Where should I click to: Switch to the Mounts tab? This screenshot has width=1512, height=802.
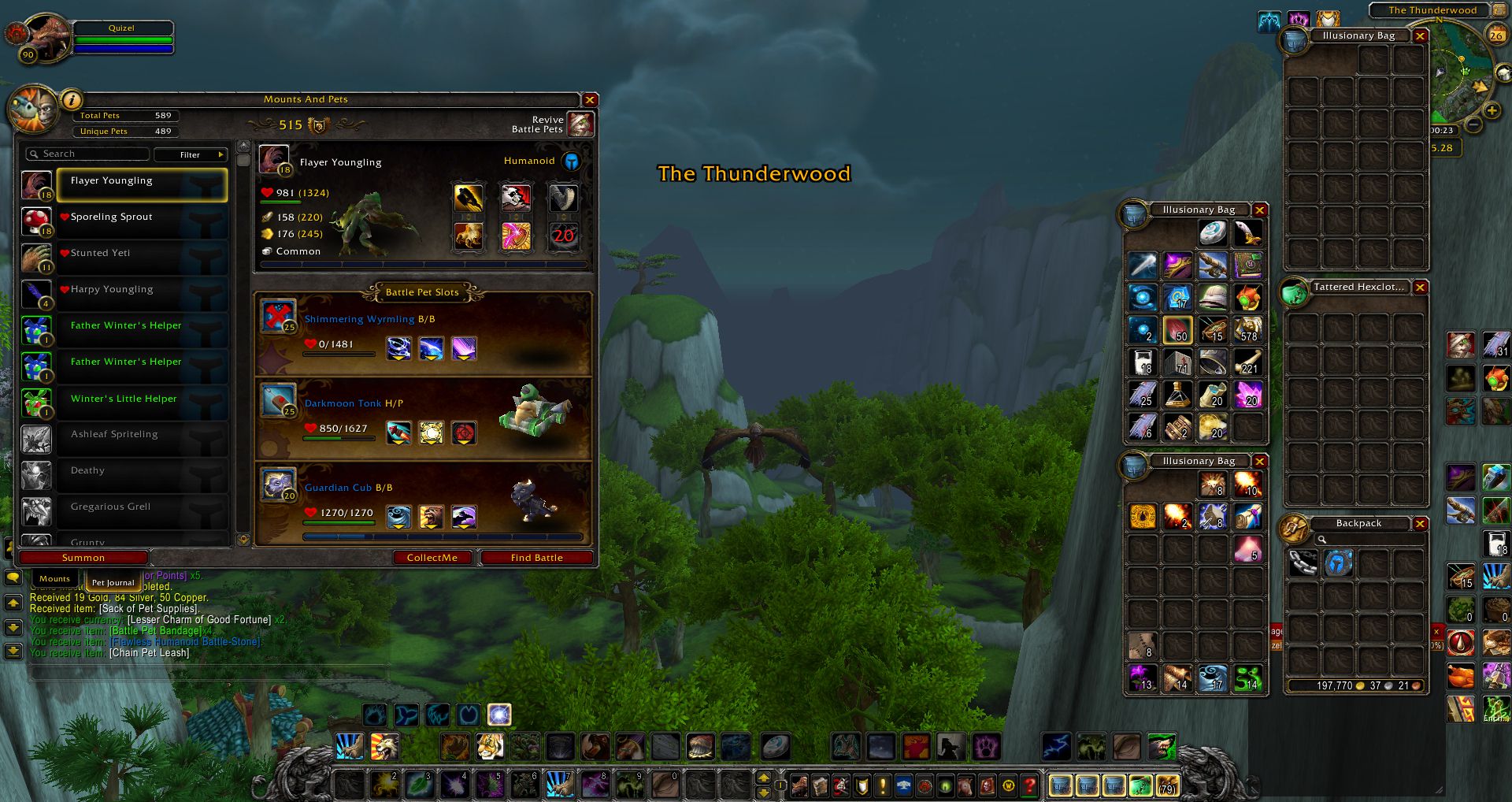(x=55, y=579)
